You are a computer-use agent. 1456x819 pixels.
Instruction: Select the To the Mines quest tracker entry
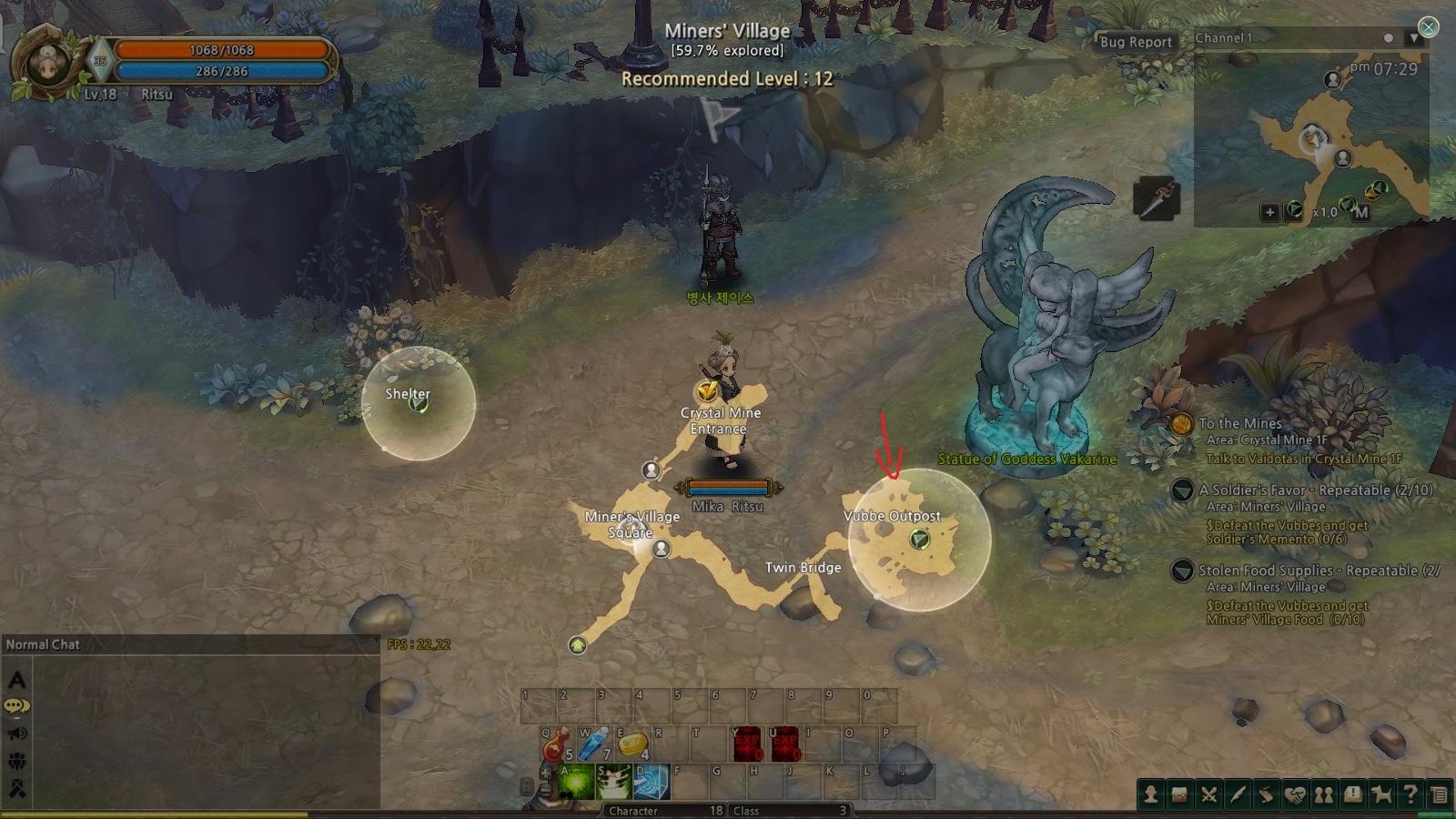pyautogui.click(x=1239, y=423)
